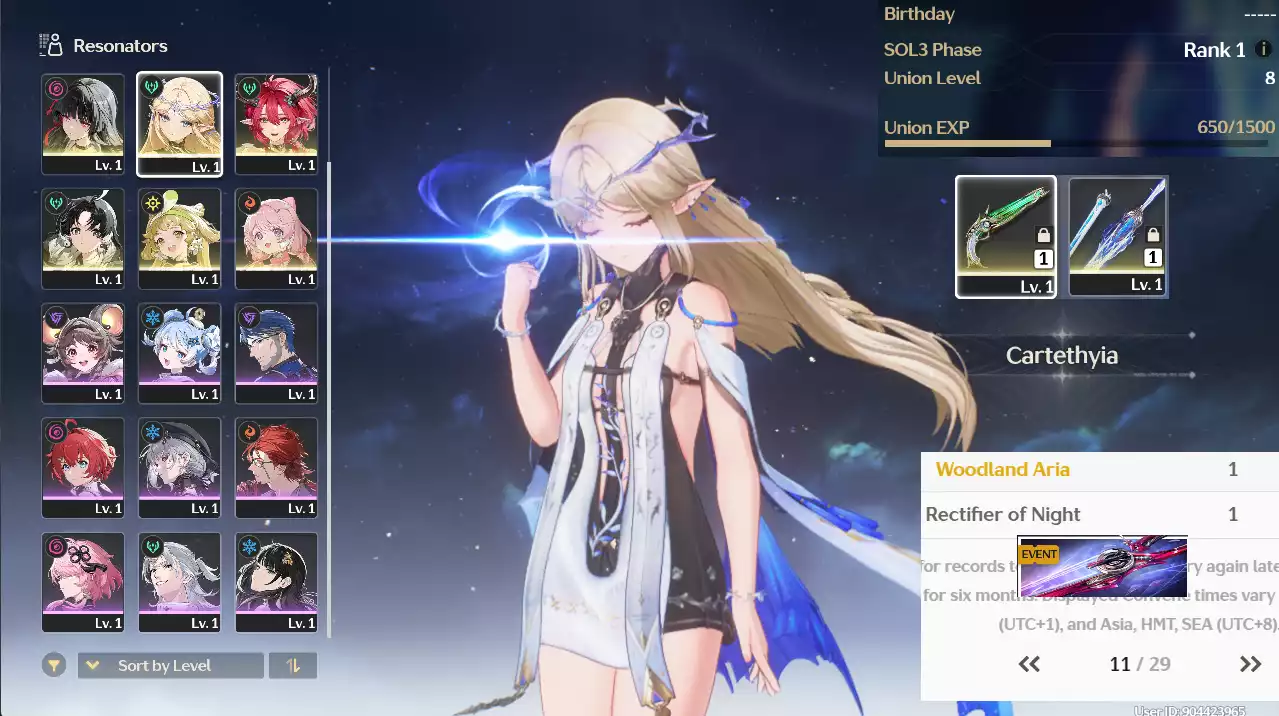Select the blue sword weapon slot
Image resolution: width=1279 pixels, height=716 pixels.
pos(1118,237)
